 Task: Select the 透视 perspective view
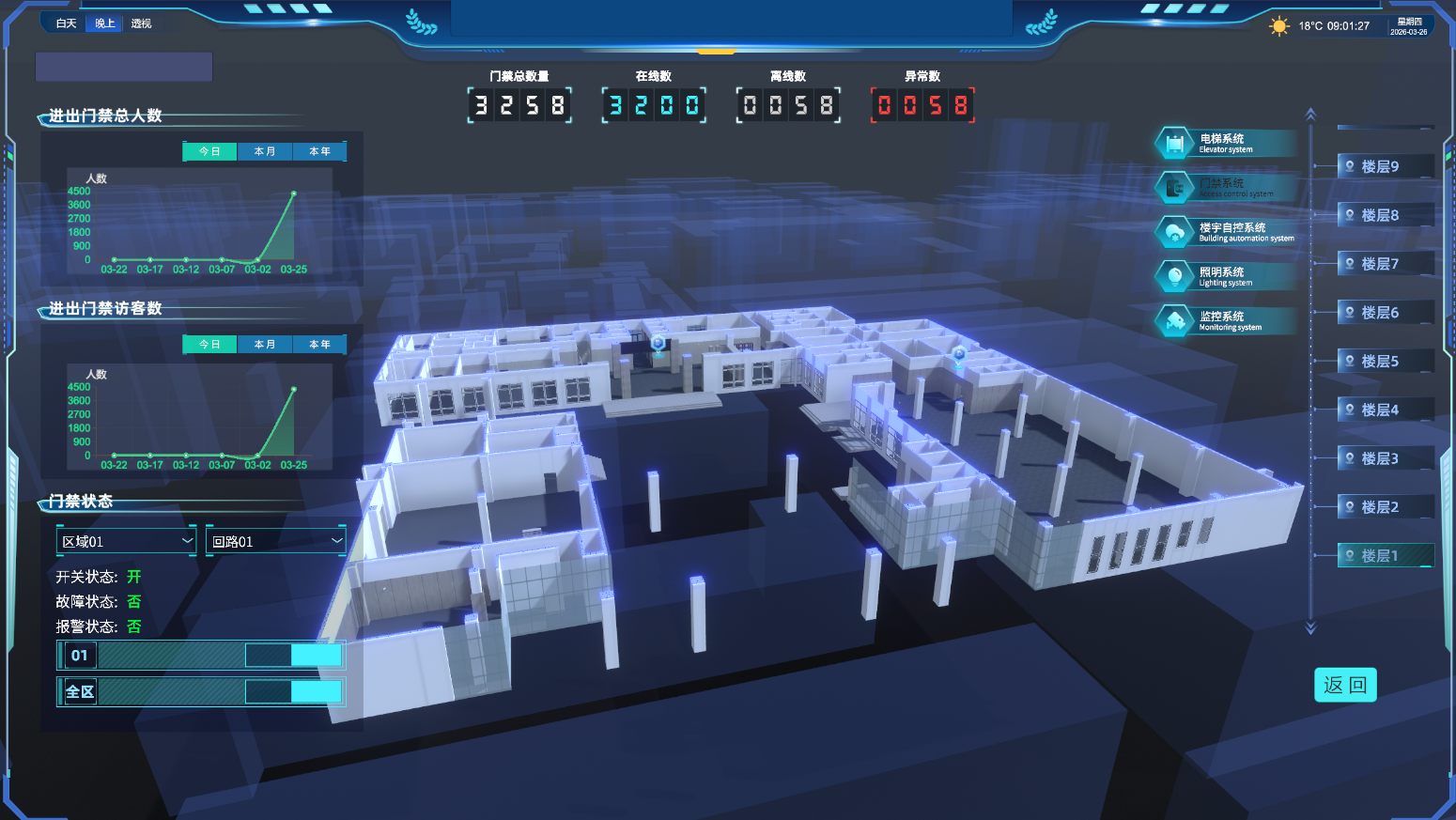click(141, 23)
